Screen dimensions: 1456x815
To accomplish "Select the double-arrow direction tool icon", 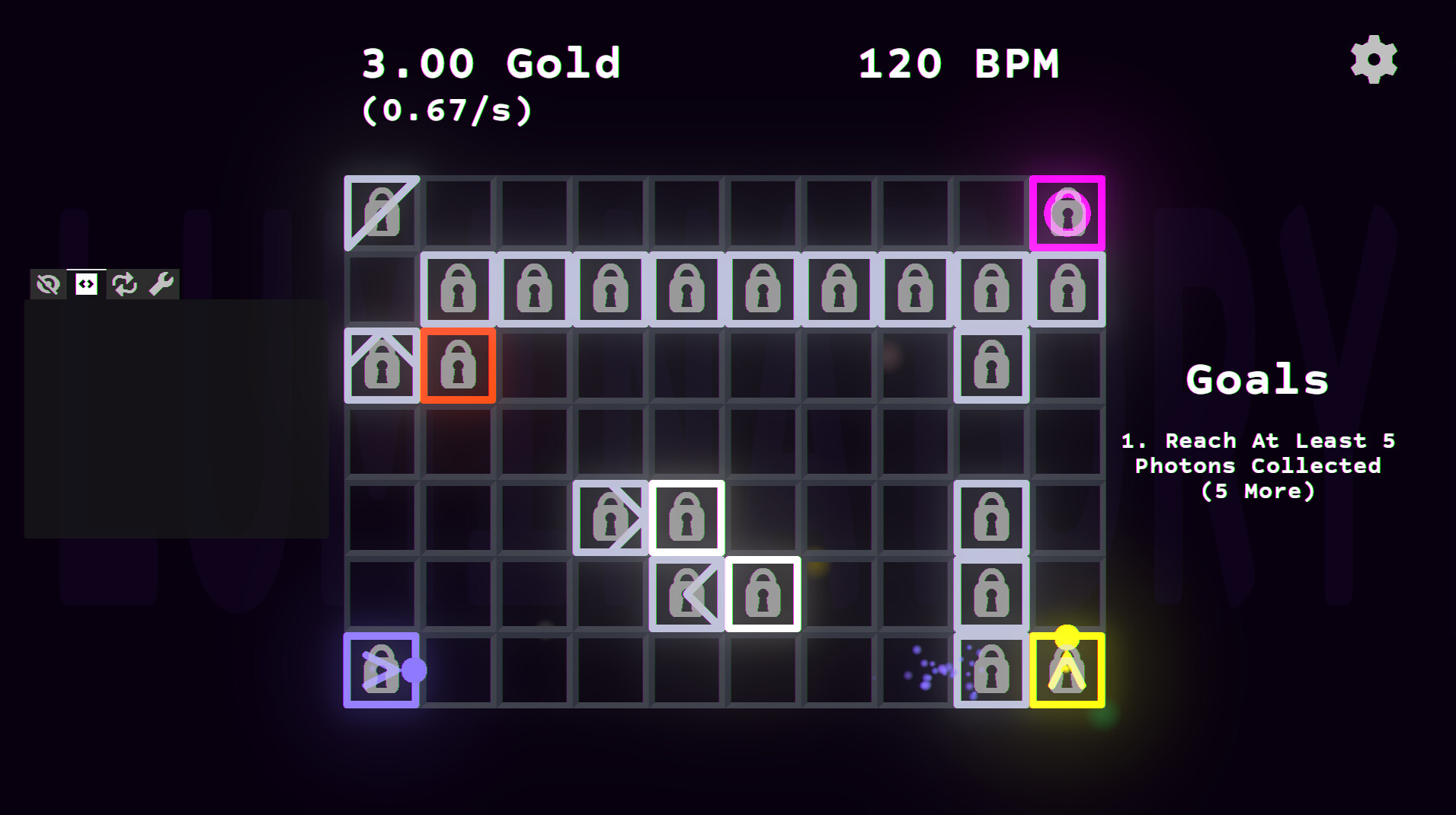I will (x=85, y=283).
